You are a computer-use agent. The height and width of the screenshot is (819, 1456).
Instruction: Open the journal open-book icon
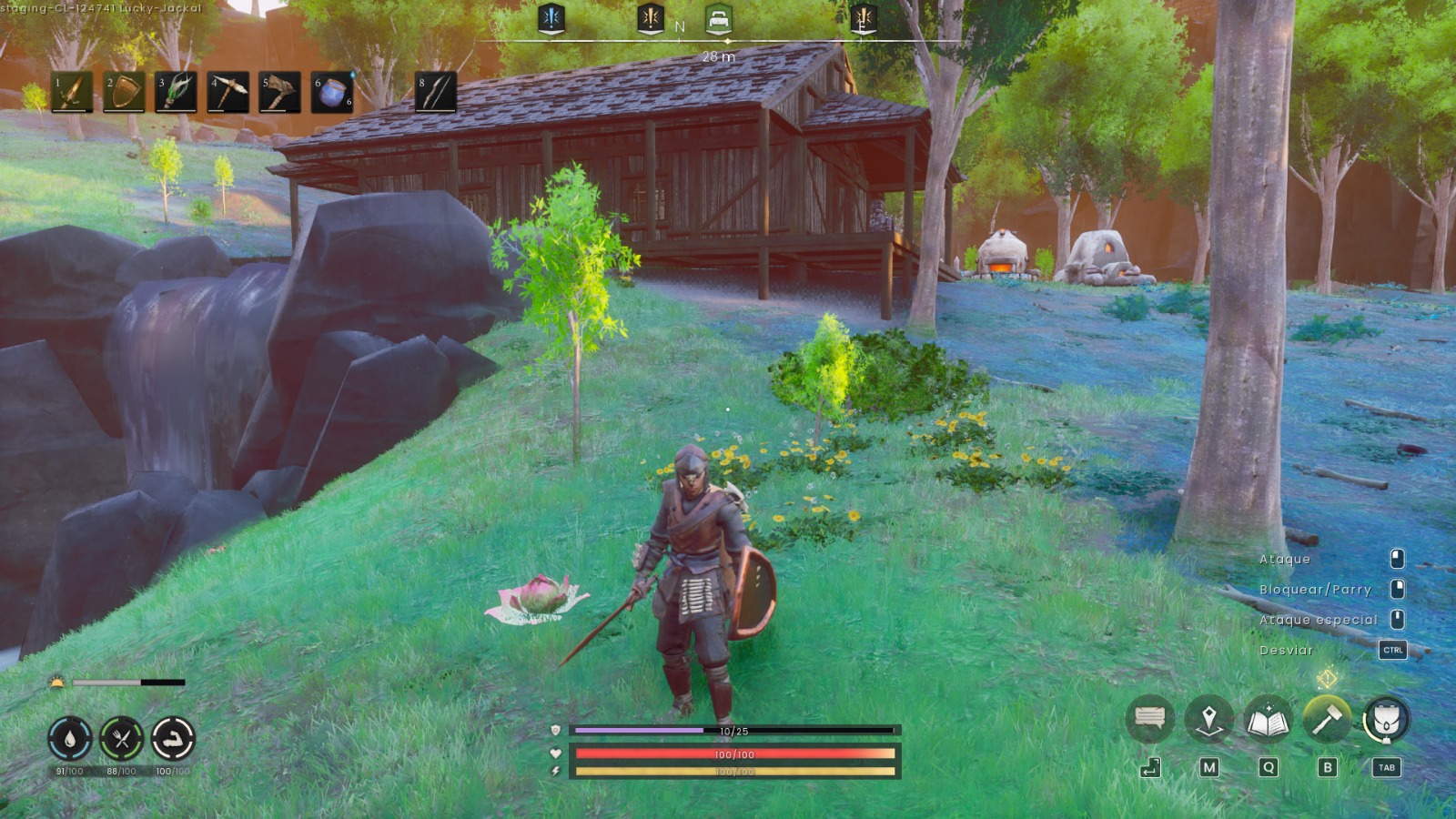click(x=1268, y=721)
